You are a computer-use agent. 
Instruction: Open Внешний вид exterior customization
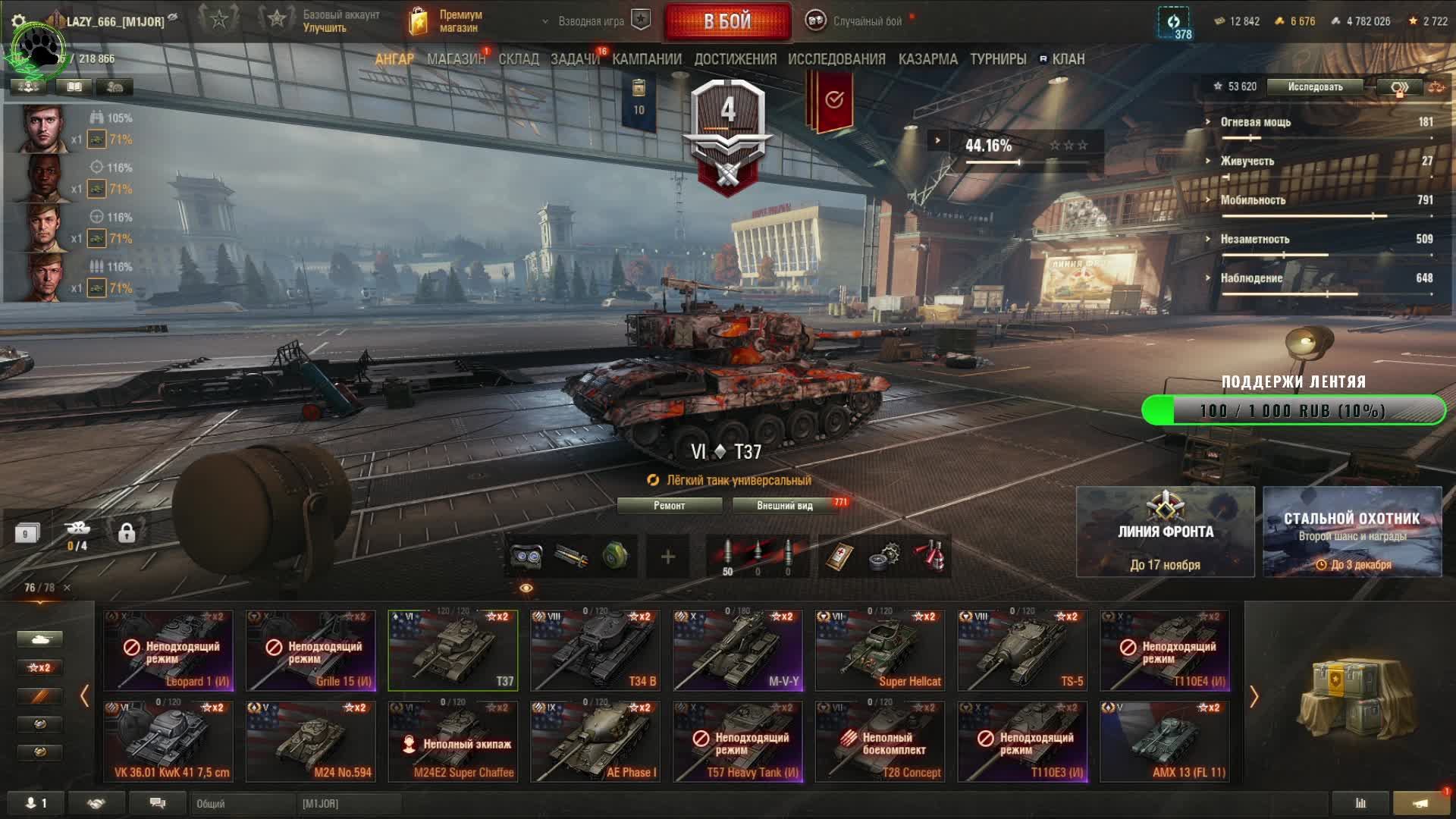pos(785,506)
